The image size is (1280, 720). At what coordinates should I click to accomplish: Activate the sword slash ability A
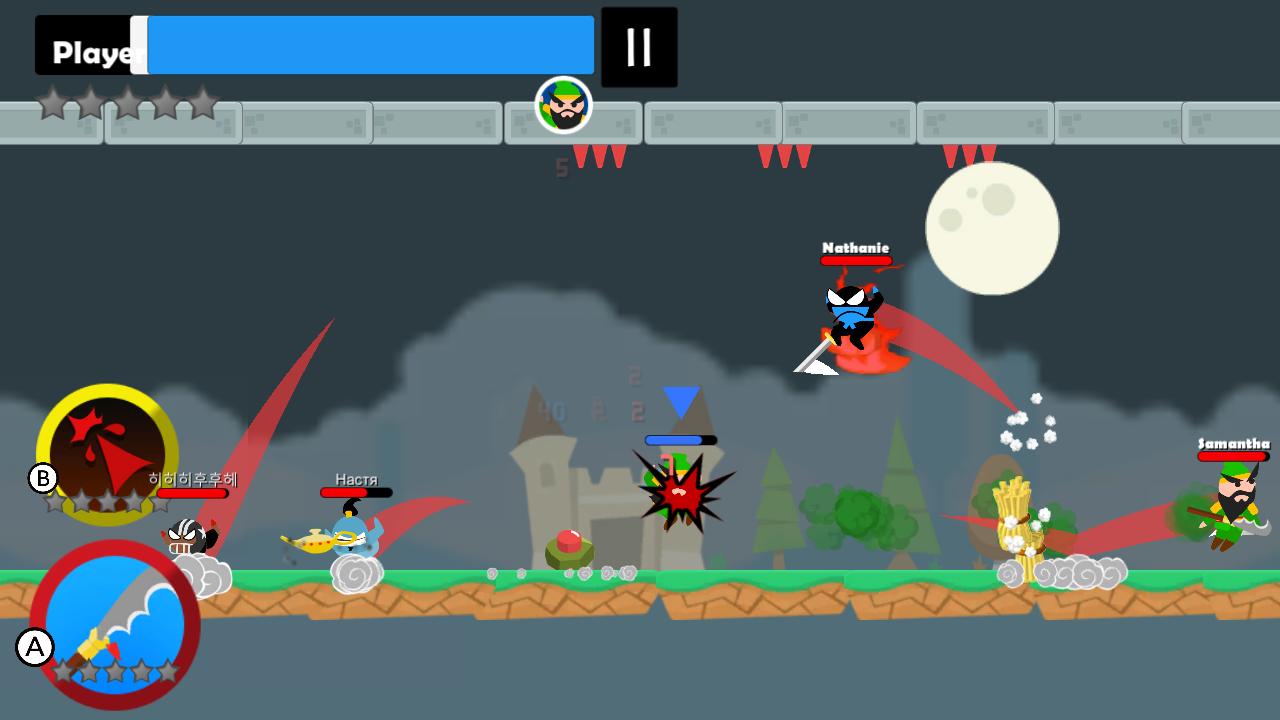[115, 622]
